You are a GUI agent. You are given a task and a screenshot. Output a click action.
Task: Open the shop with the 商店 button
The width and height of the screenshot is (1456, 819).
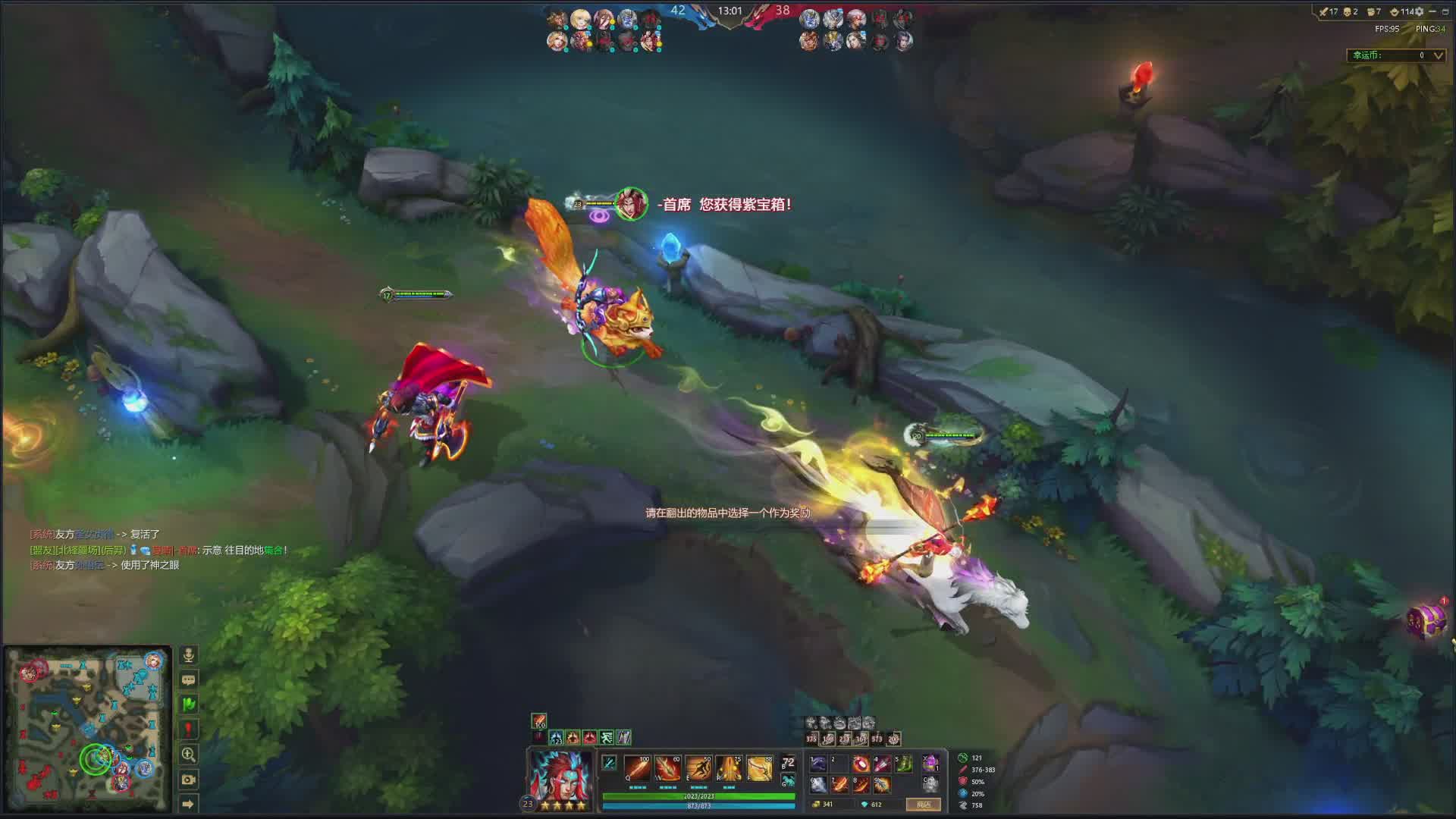(x=923, y=805)
